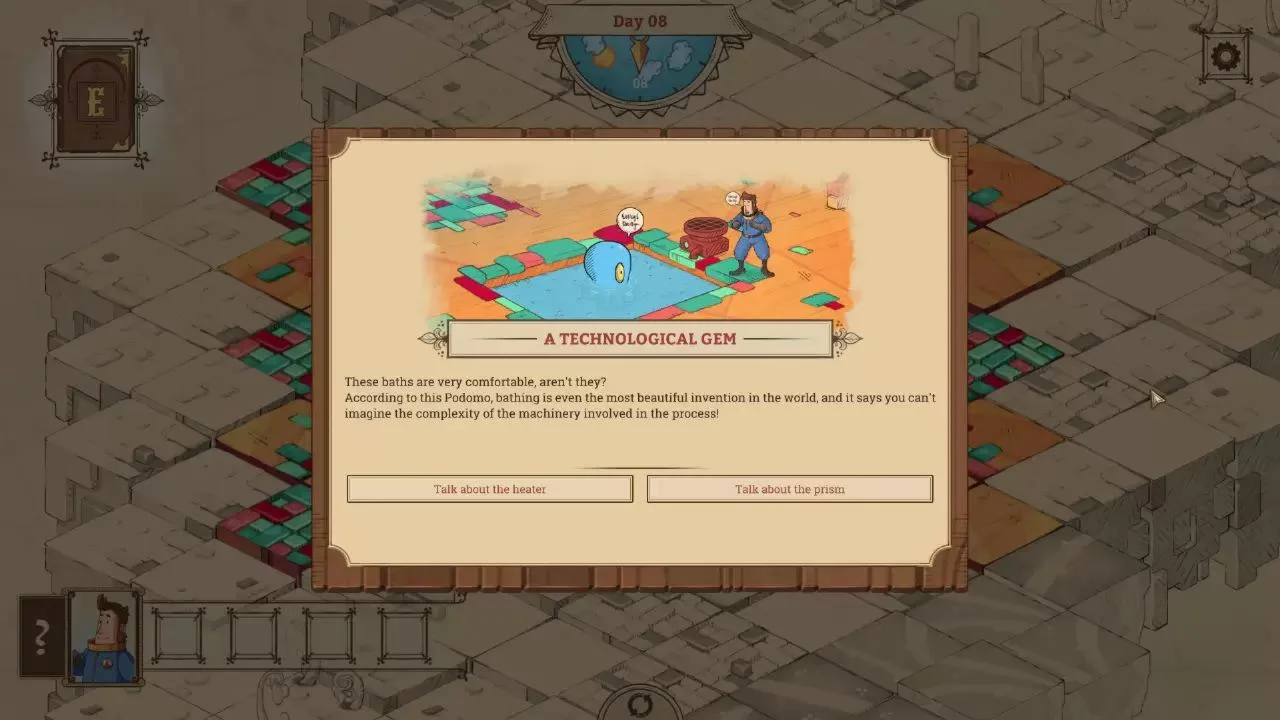
Task: Click the rotate gear icon at bottom center
Action: coord(640,703)
